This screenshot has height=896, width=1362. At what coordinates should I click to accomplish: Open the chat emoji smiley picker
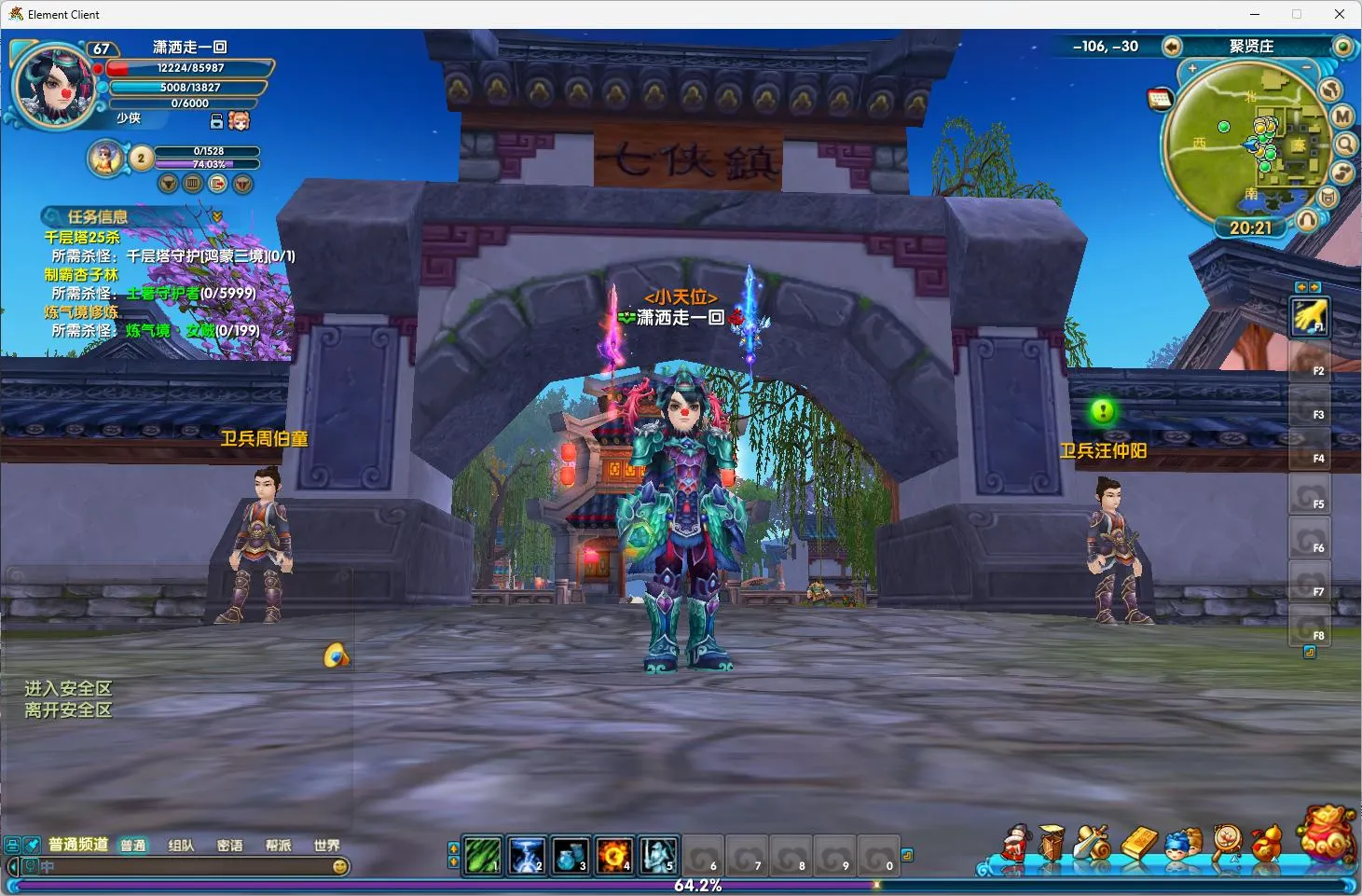click(x=340, y=866)
